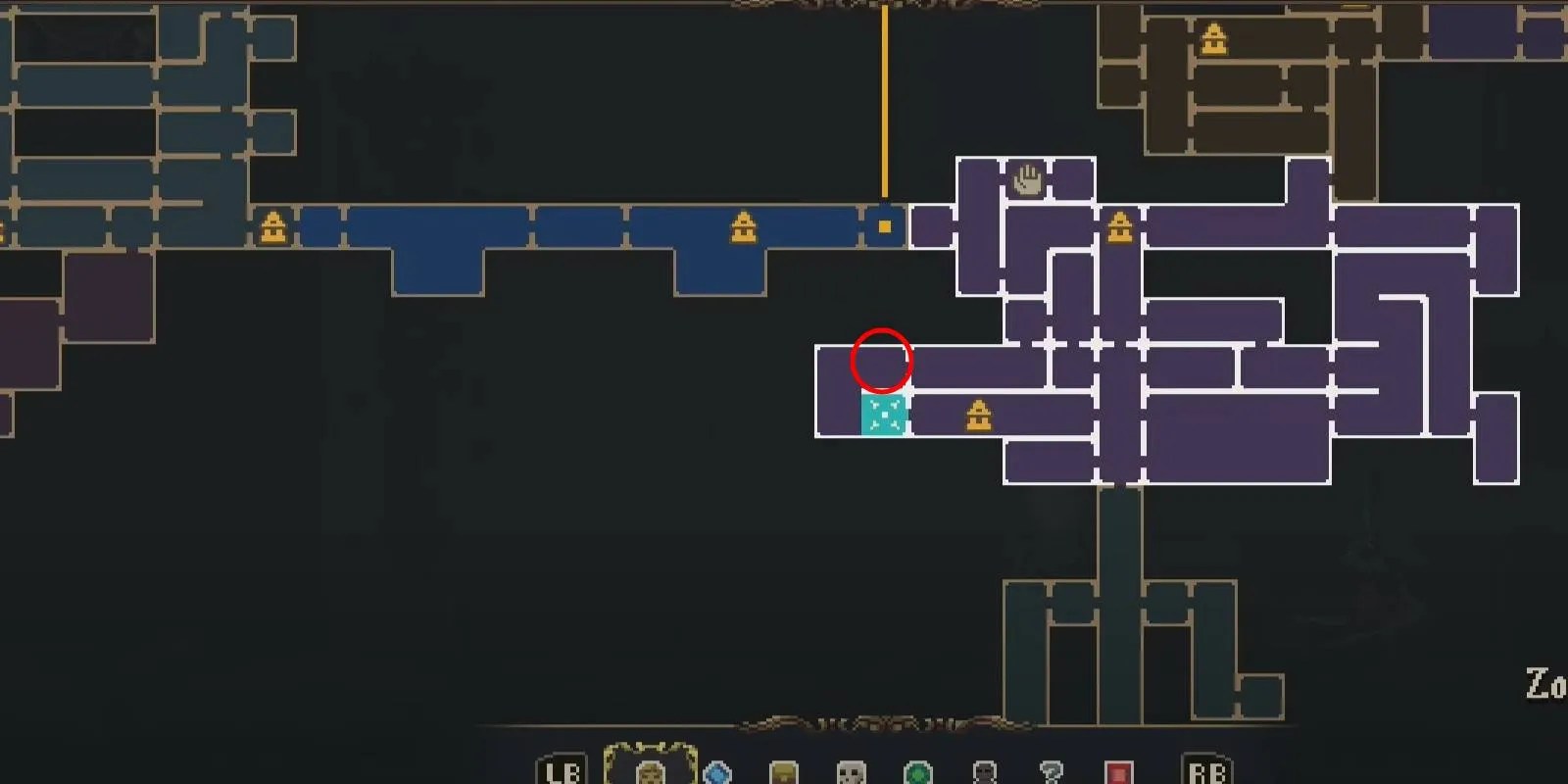Click inside the red circle annotation
Image resolution: width=1568 pixels, height=784 pixels.
click(x=882, y=362)
